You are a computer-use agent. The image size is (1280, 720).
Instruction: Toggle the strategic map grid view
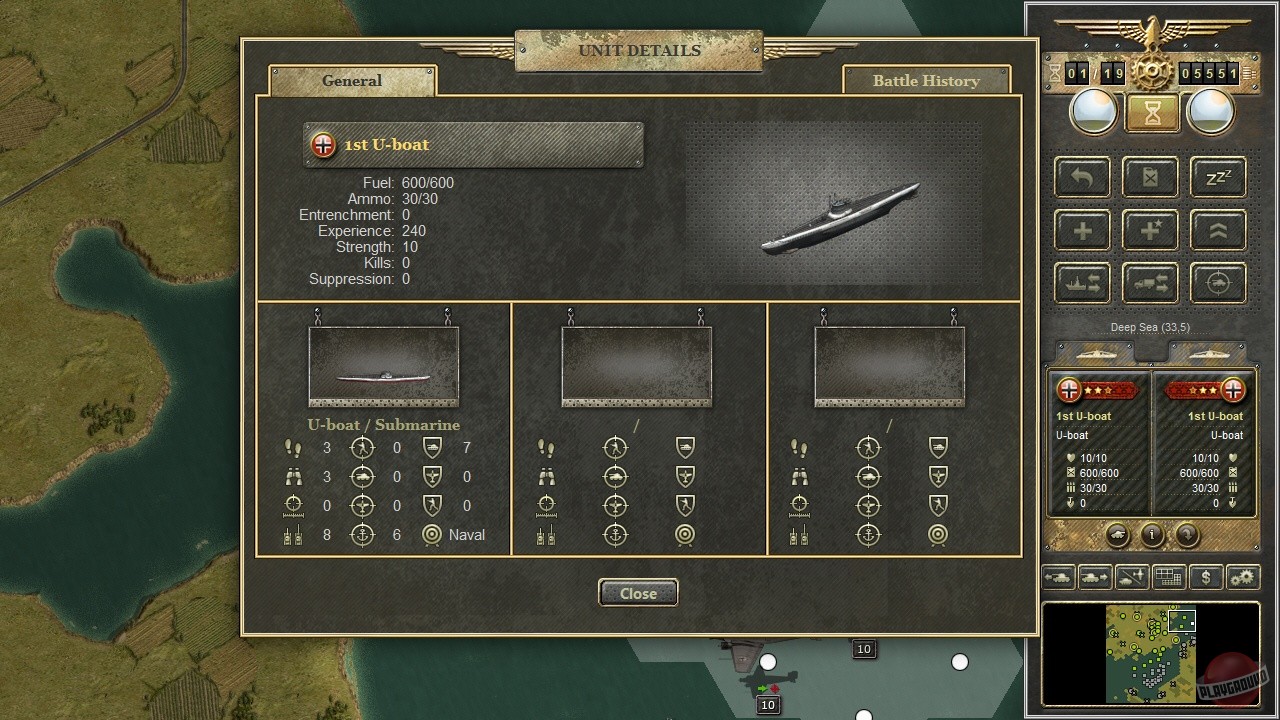tap(1169, 577)
